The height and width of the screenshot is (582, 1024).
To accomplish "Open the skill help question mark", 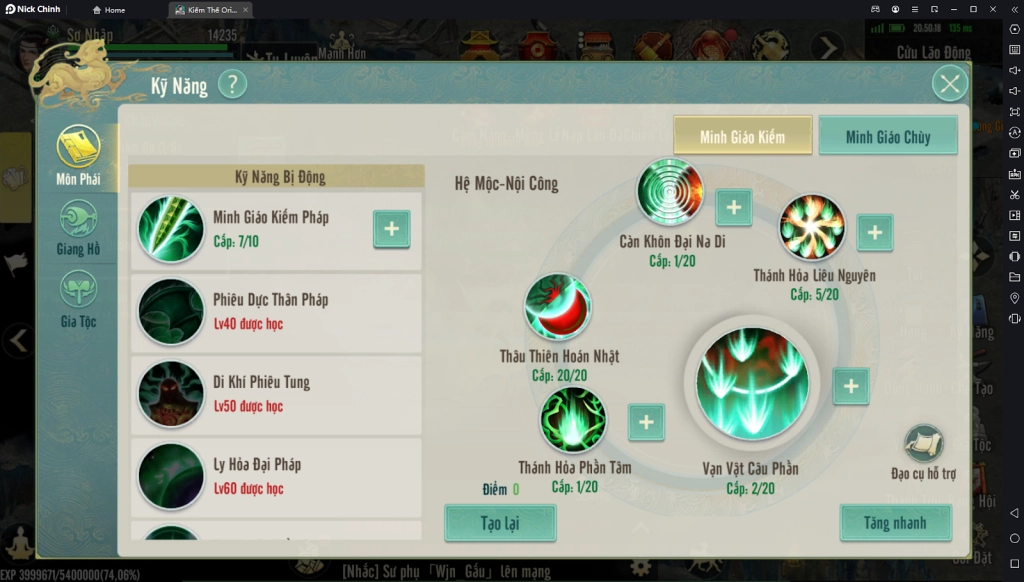I will click(232, 84).
